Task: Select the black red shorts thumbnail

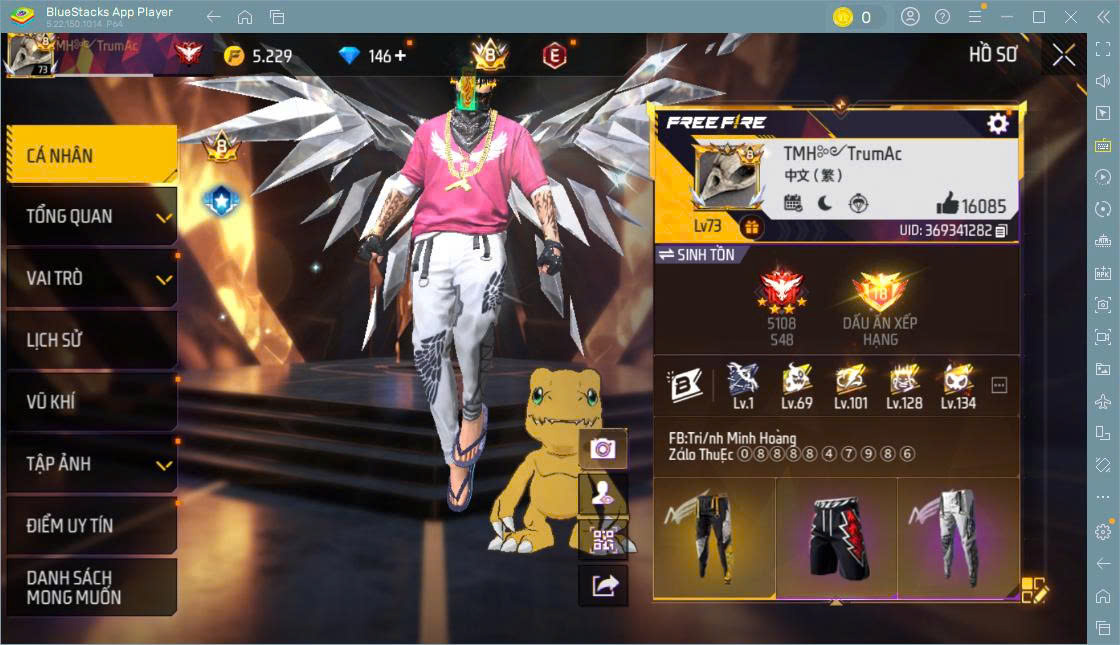Action: 836,537
